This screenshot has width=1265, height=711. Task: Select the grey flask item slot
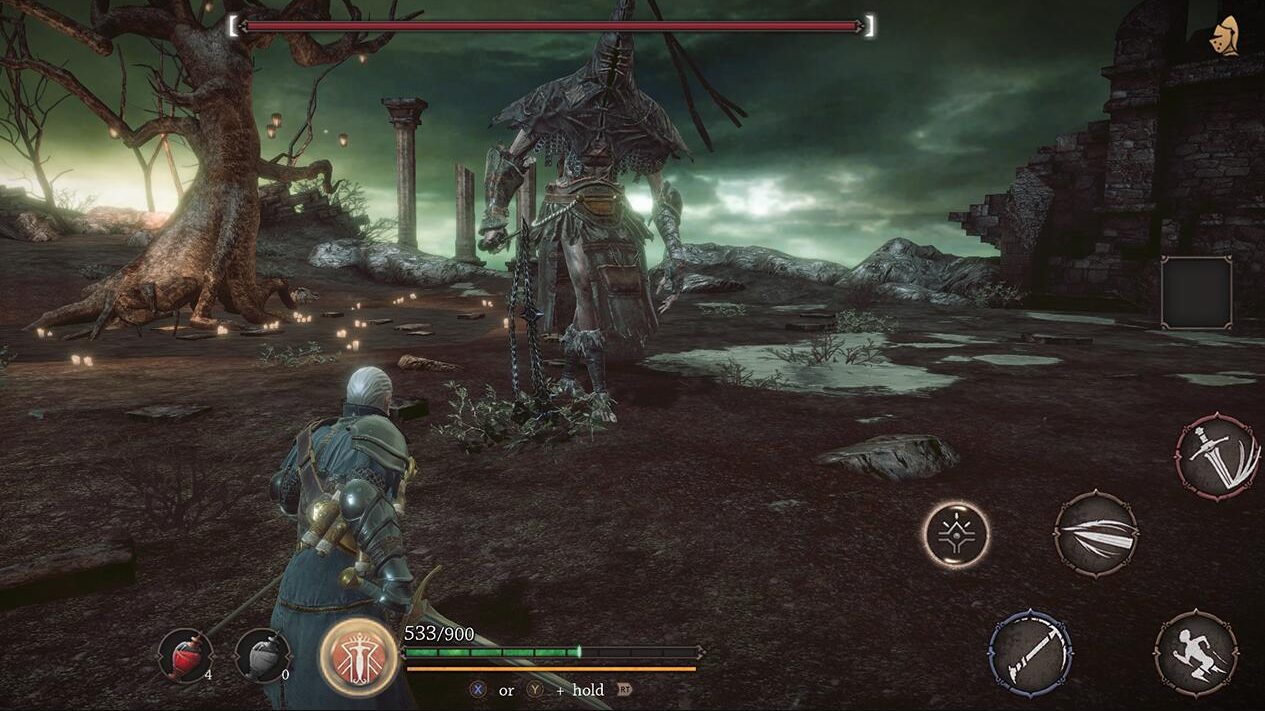point(262,655)
